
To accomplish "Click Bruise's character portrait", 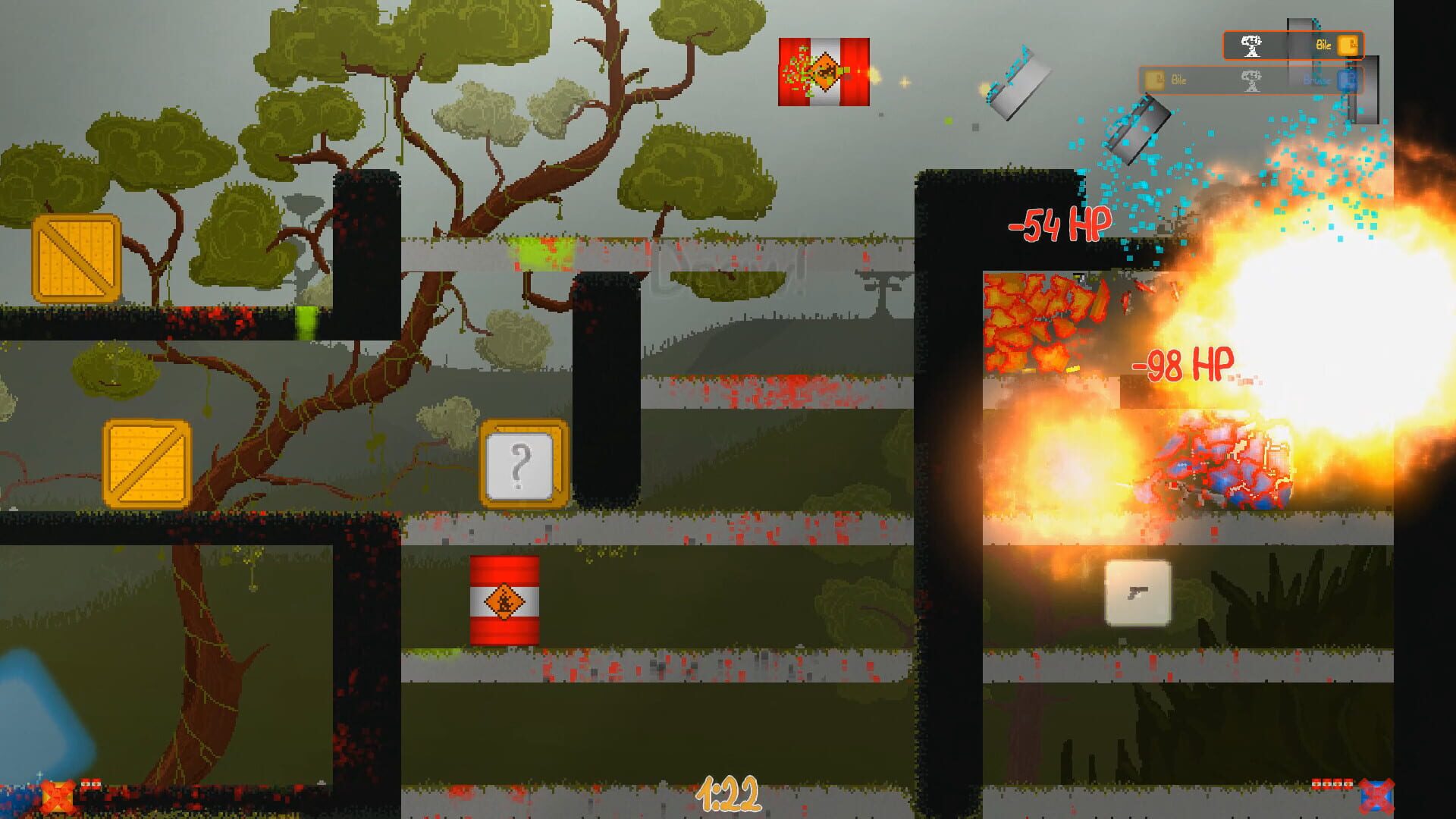I will point(1252,81).
